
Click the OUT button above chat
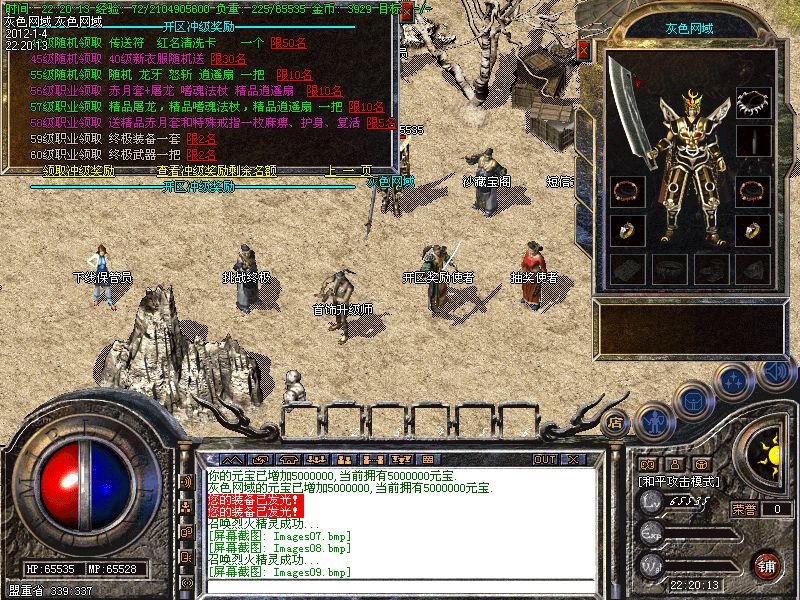pyautogui.click(x=545, y=459)
